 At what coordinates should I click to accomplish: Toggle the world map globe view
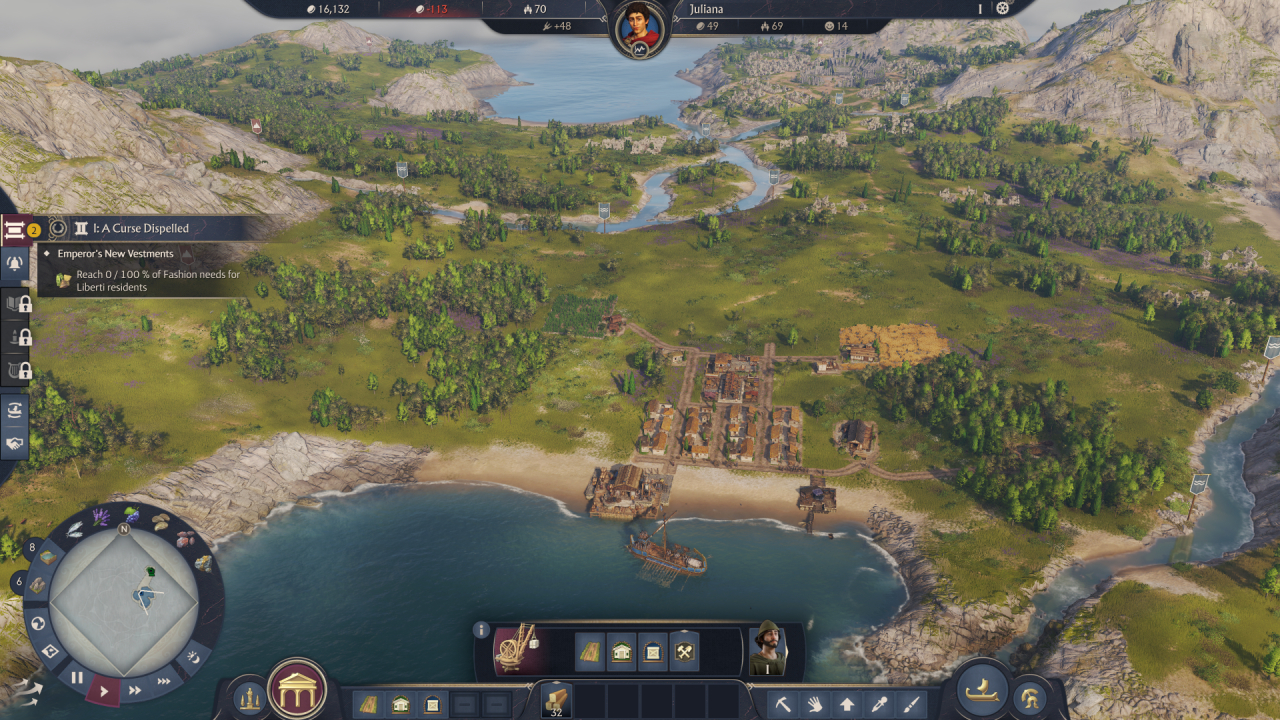pyautogui.click(x=37, y=622)
